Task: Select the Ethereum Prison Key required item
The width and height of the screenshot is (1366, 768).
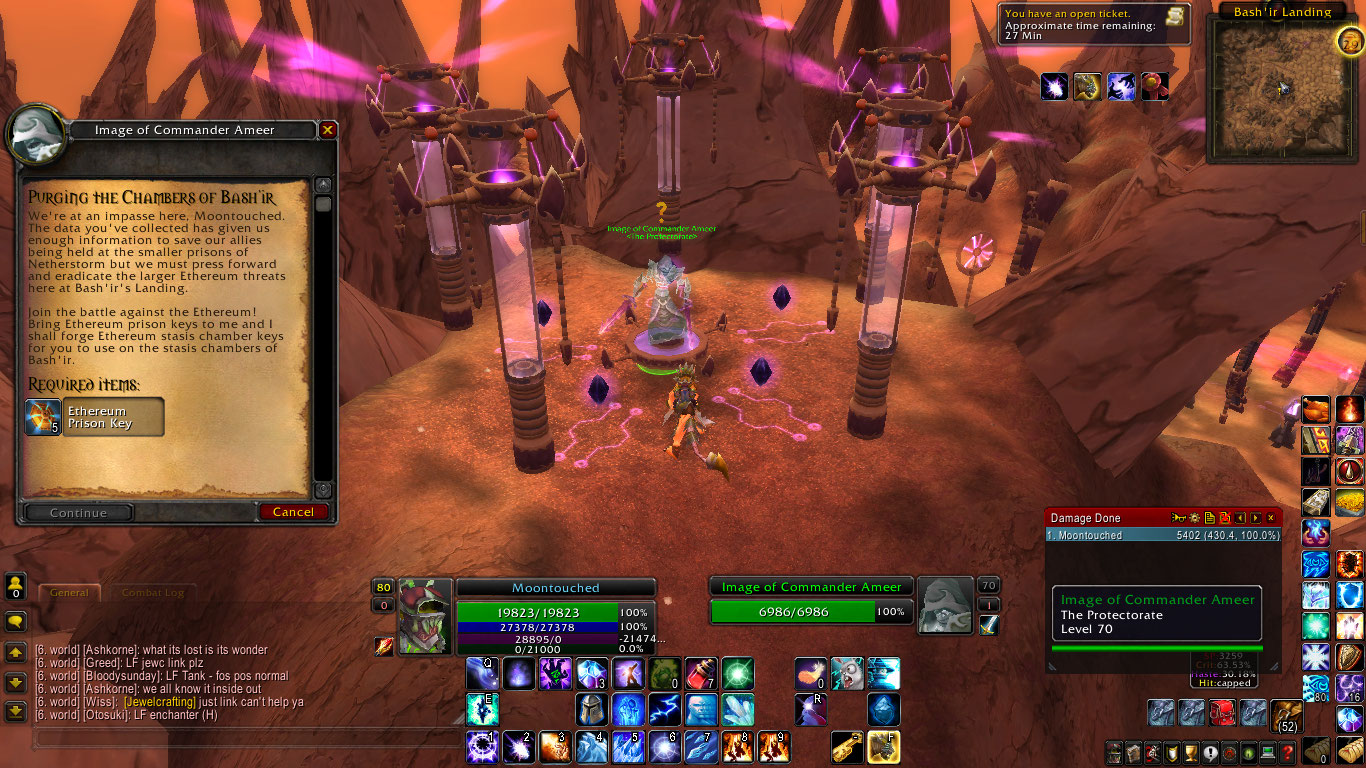Action: click(x=95, y=417)
